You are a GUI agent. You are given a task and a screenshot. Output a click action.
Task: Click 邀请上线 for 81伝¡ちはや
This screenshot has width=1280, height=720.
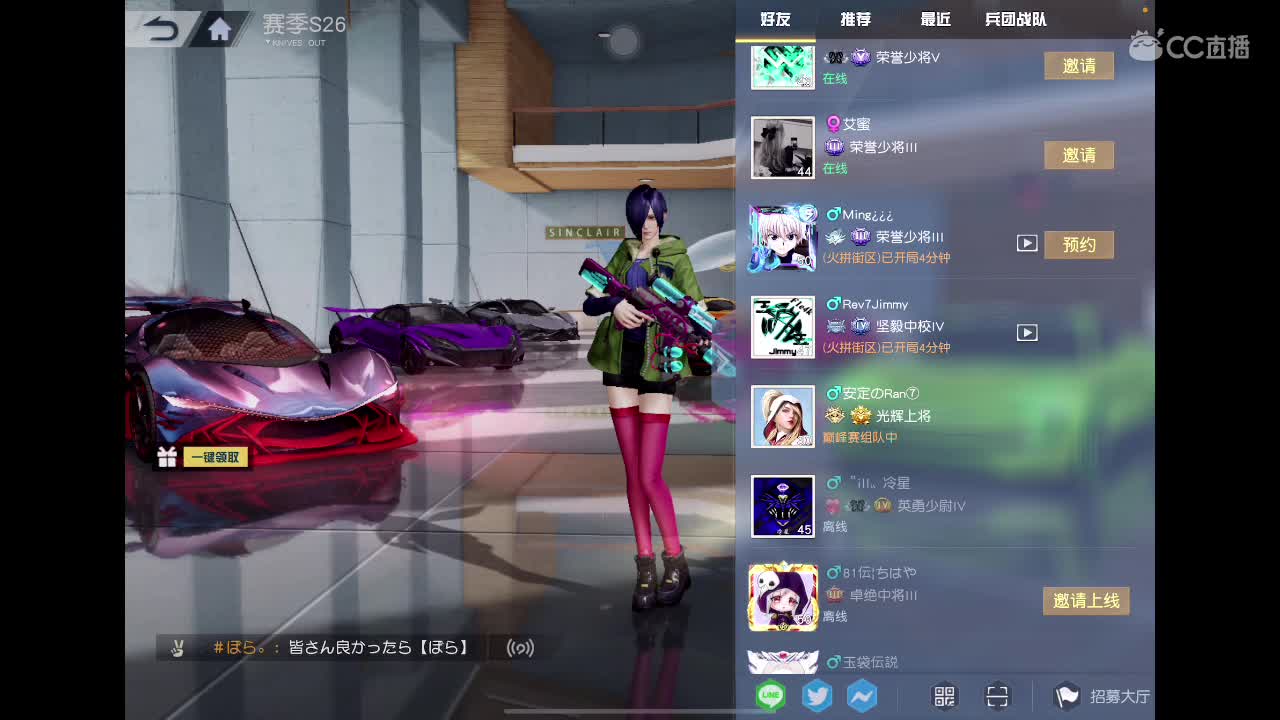point(1086,601)
